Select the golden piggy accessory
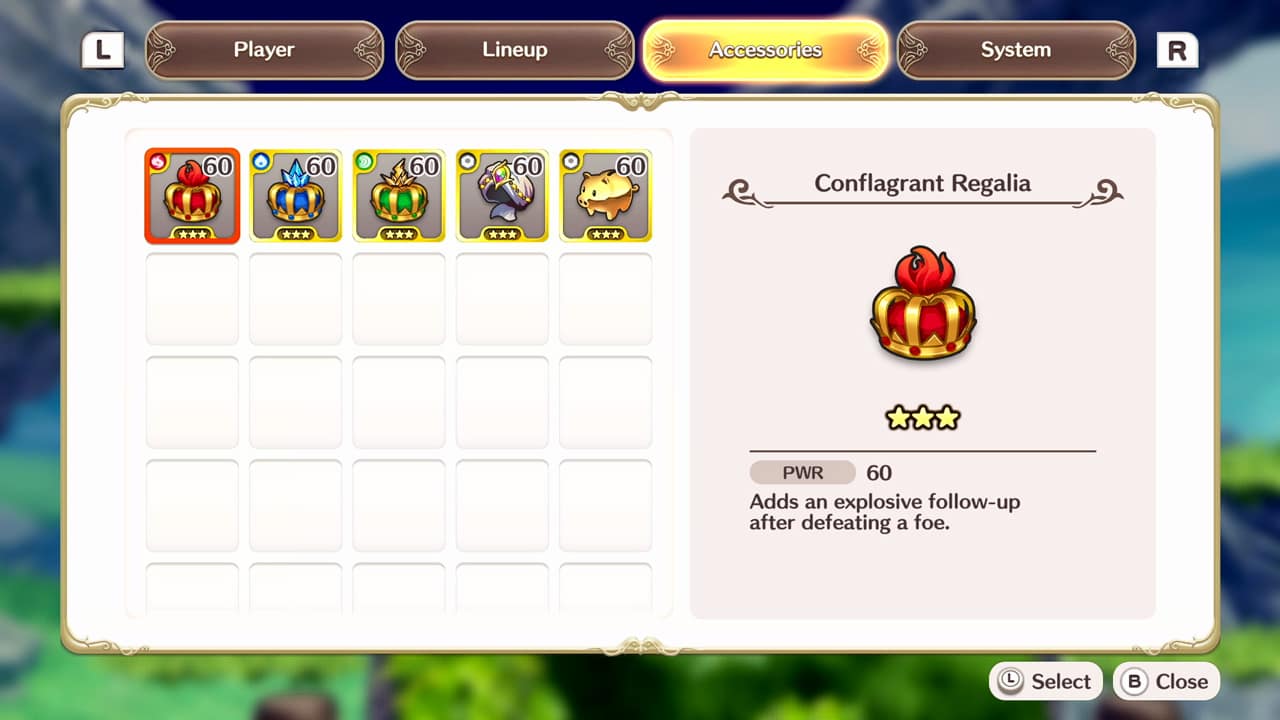Screen dimensions: 1280x720 click(x=605, y=196)
